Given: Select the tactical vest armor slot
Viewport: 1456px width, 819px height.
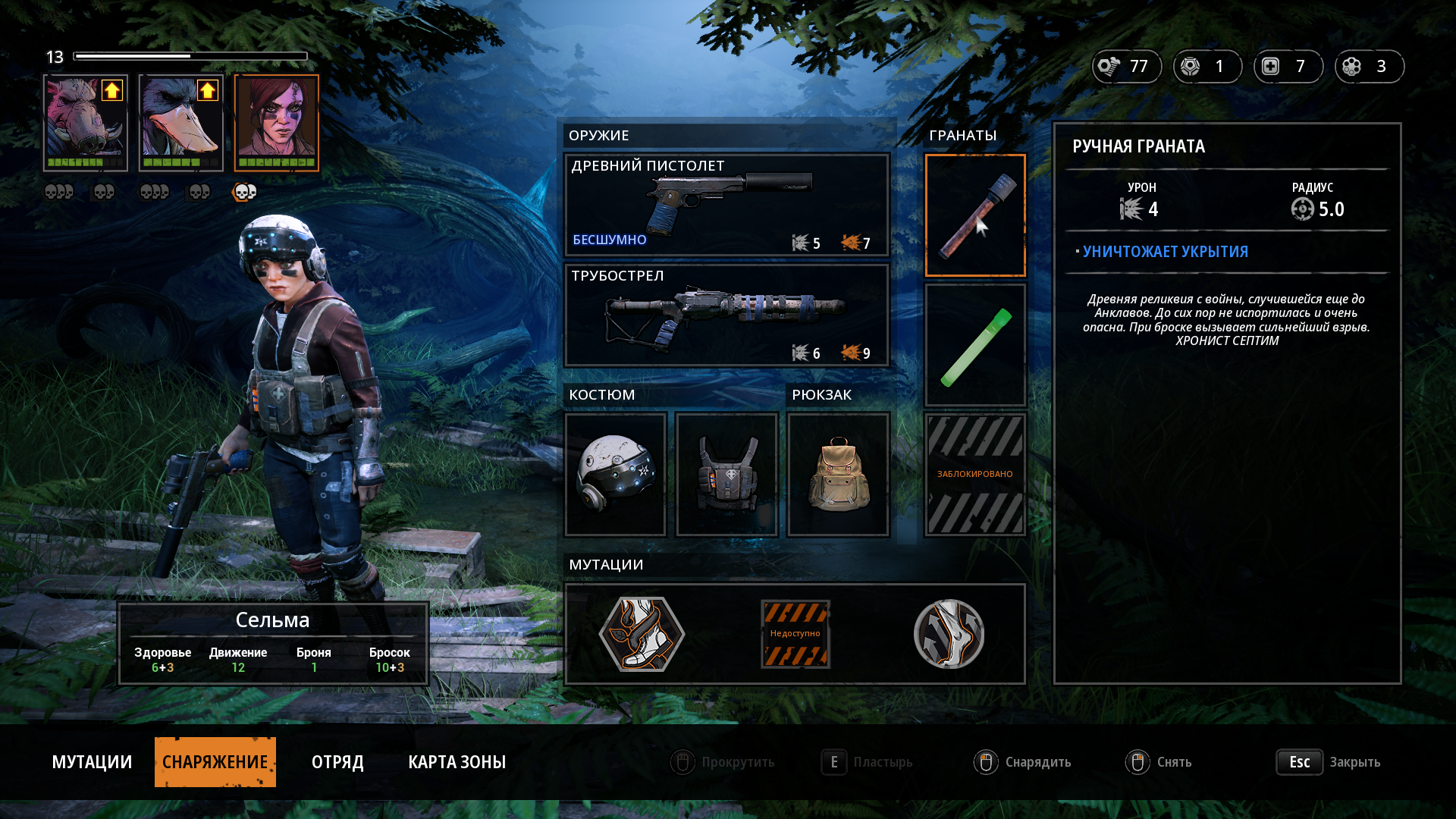Looking at the screenshot, I should coord(726,475).
